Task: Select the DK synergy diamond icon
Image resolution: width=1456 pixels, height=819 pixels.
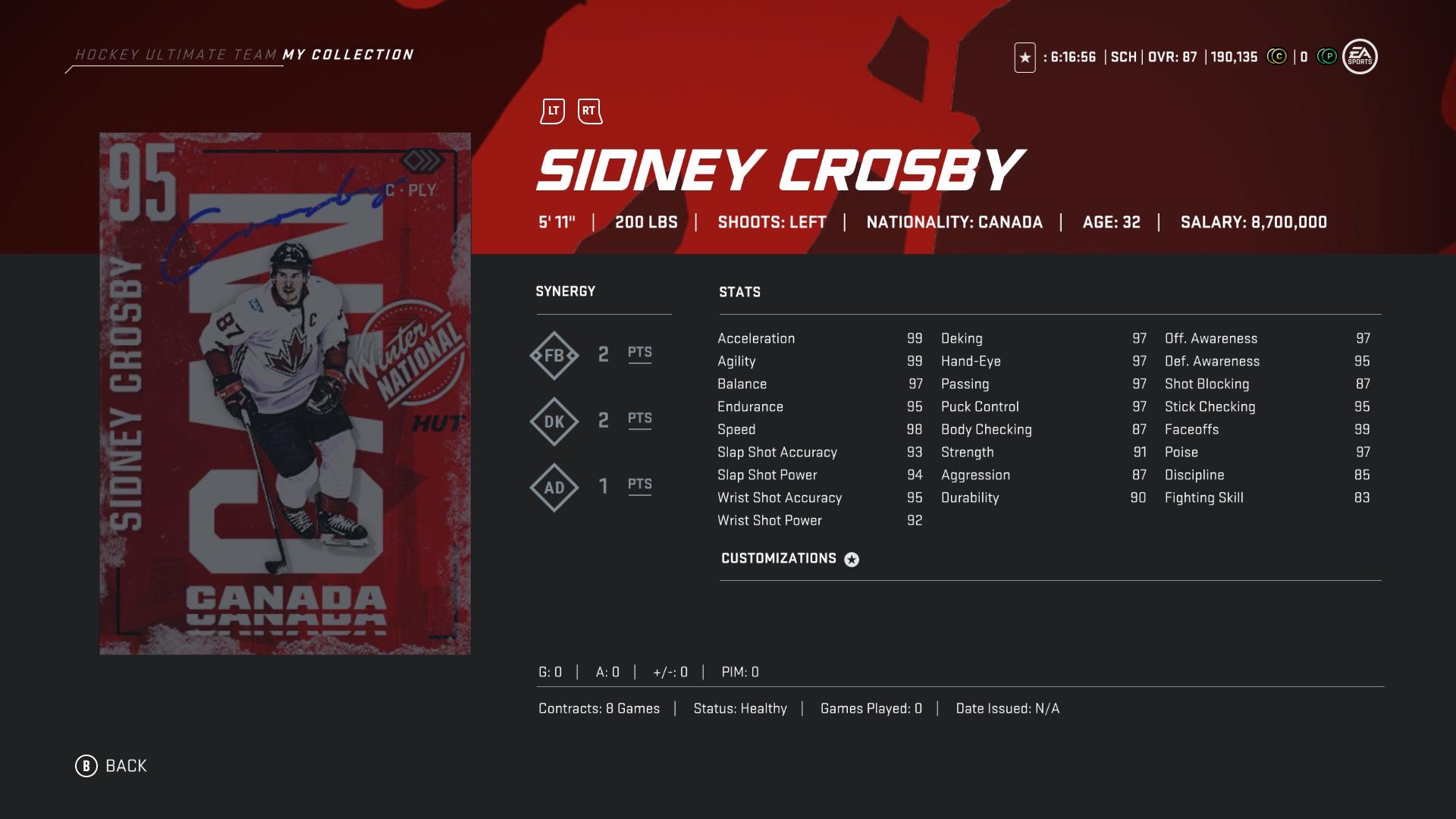Action: click(x=554, y=419)
